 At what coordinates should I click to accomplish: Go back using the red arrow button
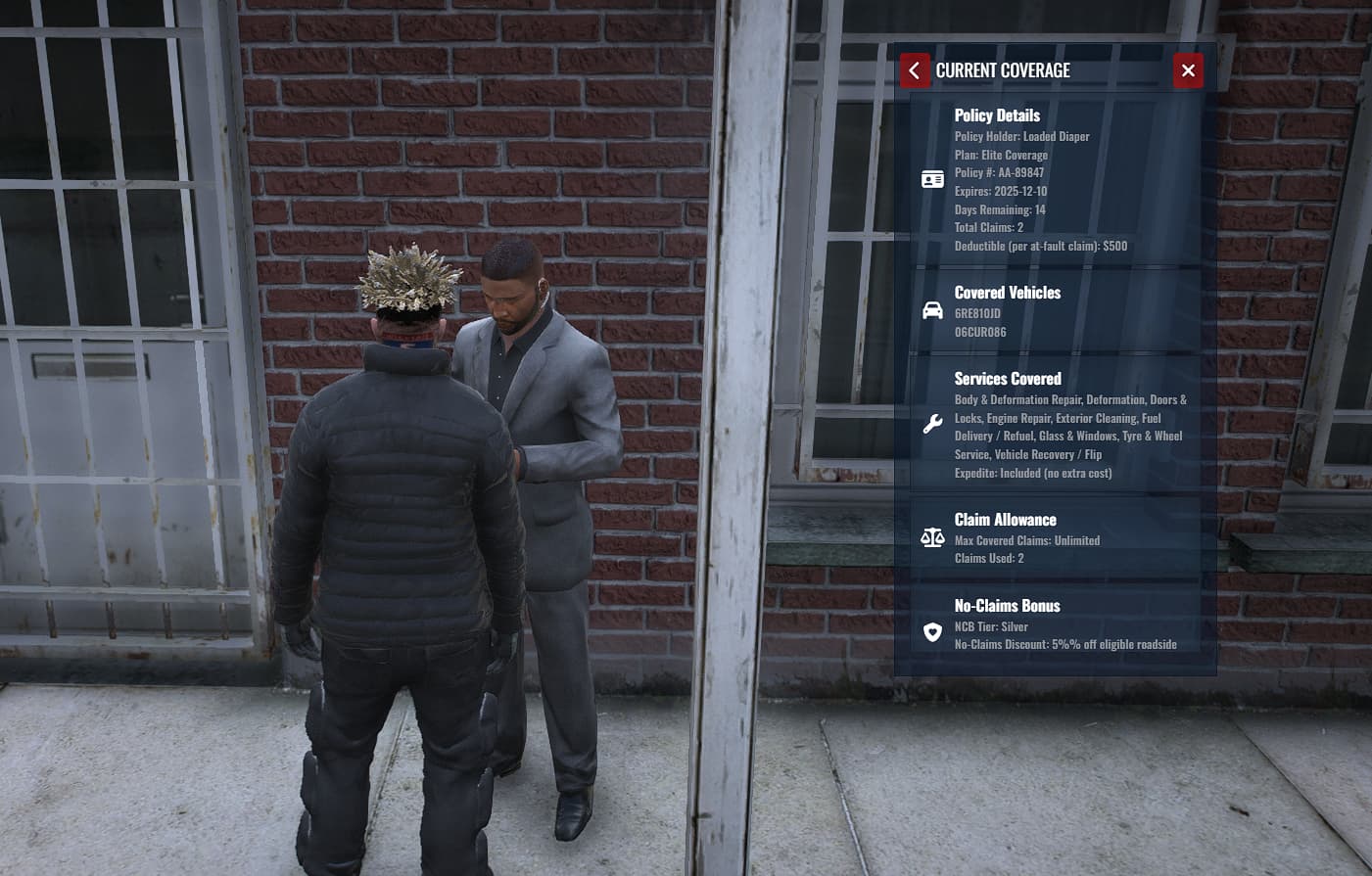pyautogui.click(x=915, y=70)
